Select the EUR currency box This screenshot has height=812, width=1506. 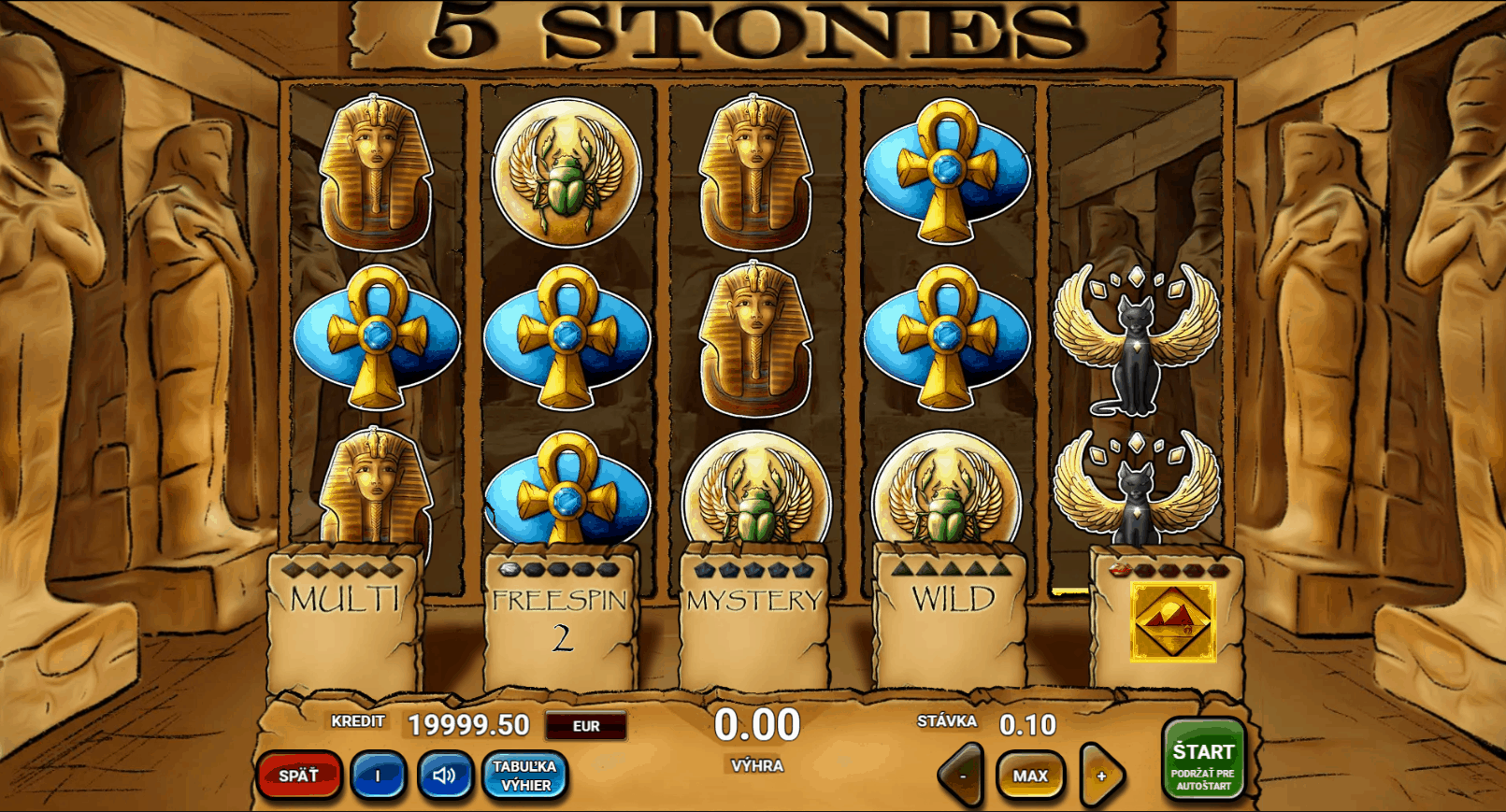586,726
